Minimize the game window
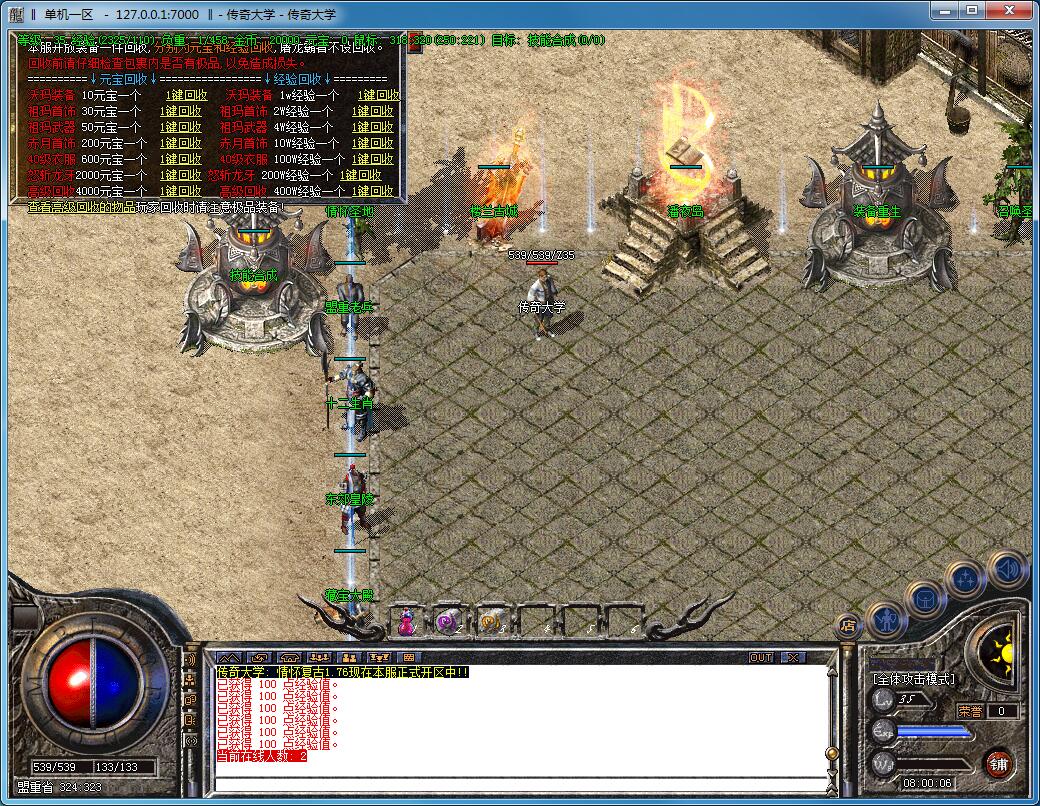This screenshot has height=806, width=1040. tap(941, 12)
